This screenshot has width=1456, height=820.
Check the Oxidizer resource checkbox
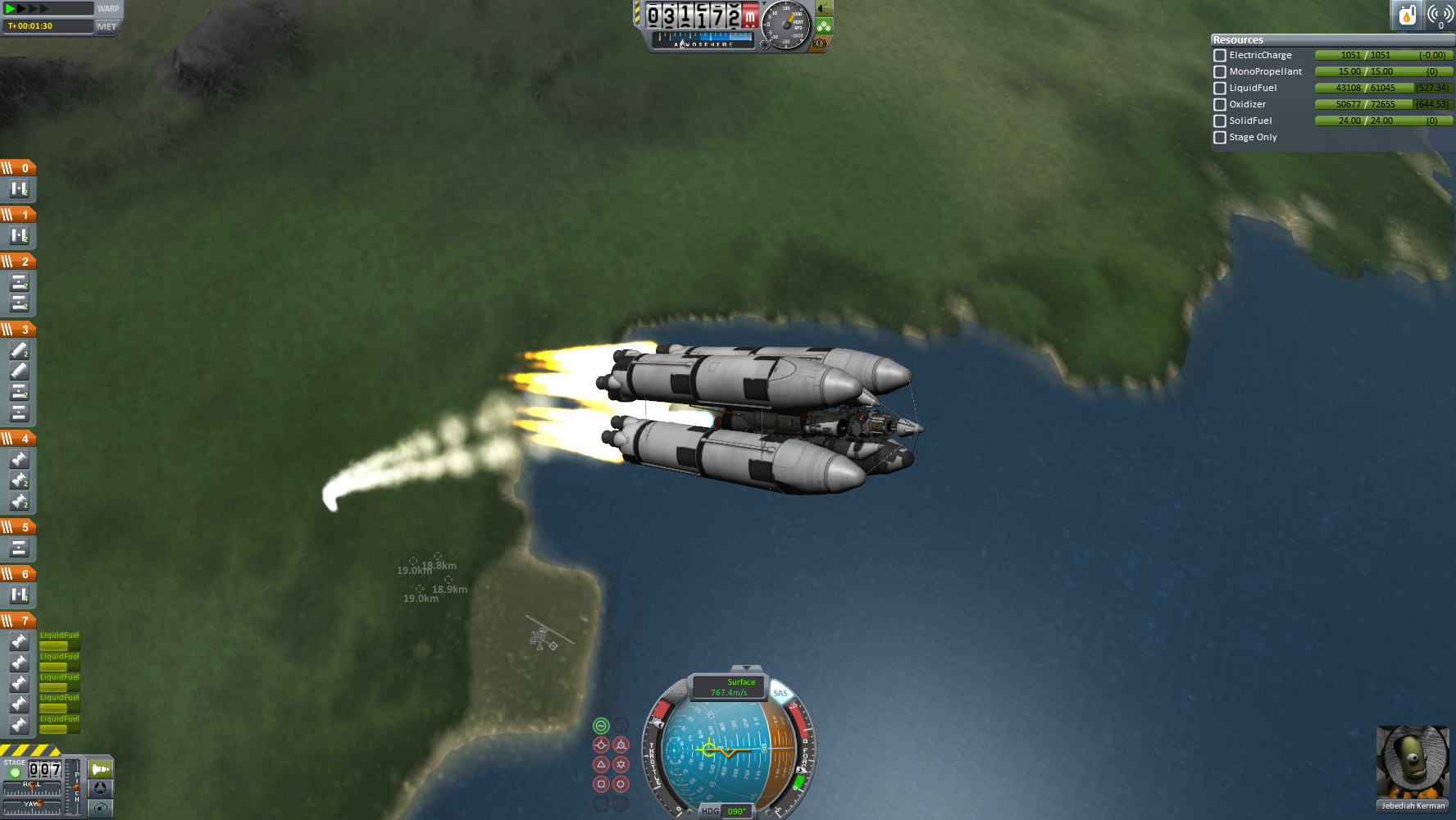coord(1220,105)
